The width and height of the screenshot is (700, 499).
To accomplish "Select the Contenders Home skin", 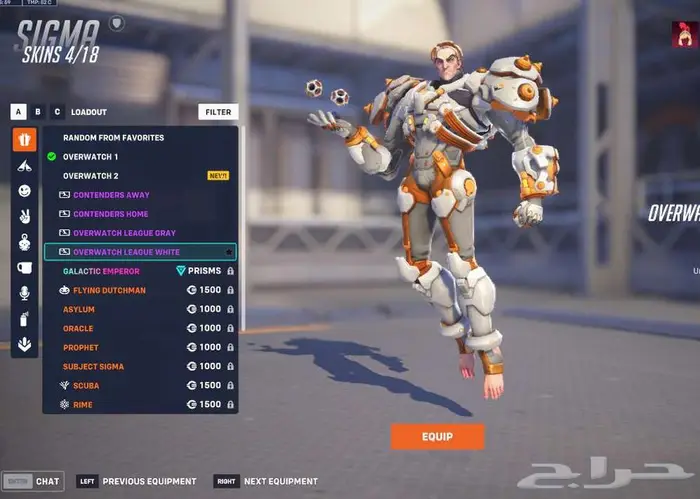I will pyautogui.click(x=110, y=214).
